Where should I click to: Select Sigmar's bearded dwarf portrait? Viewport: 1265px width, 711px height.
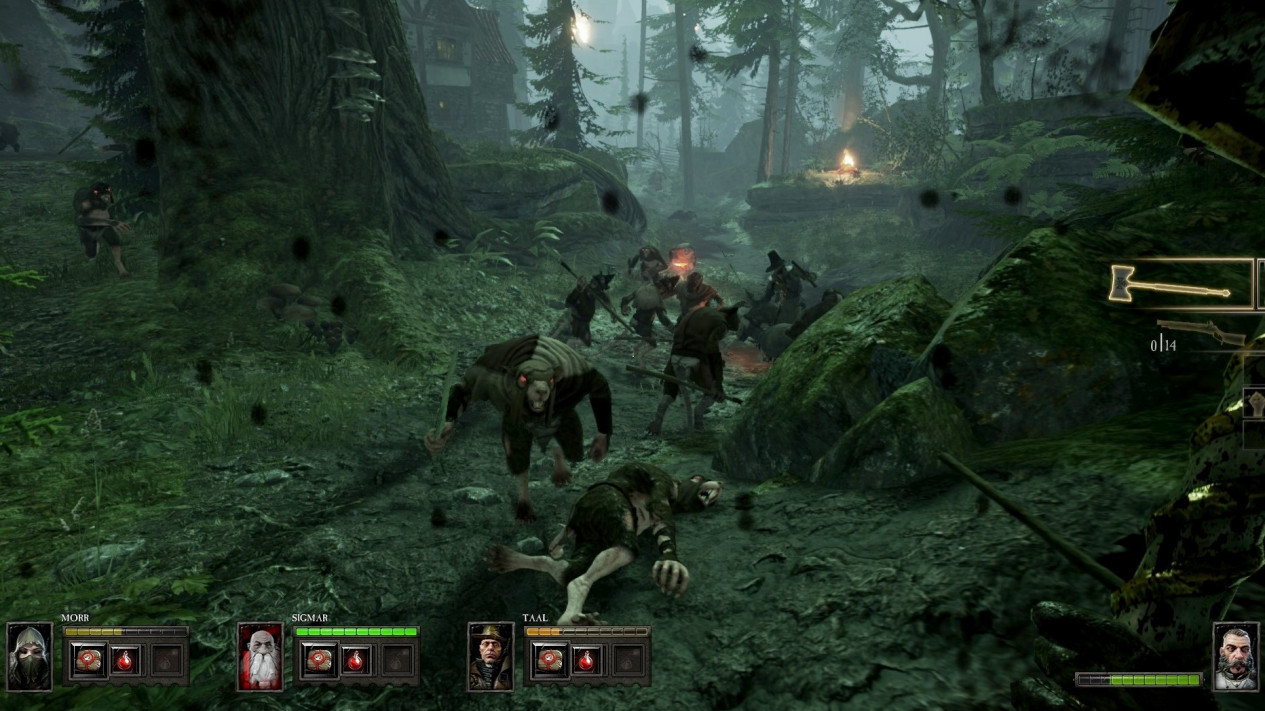(x=260, y=657)
